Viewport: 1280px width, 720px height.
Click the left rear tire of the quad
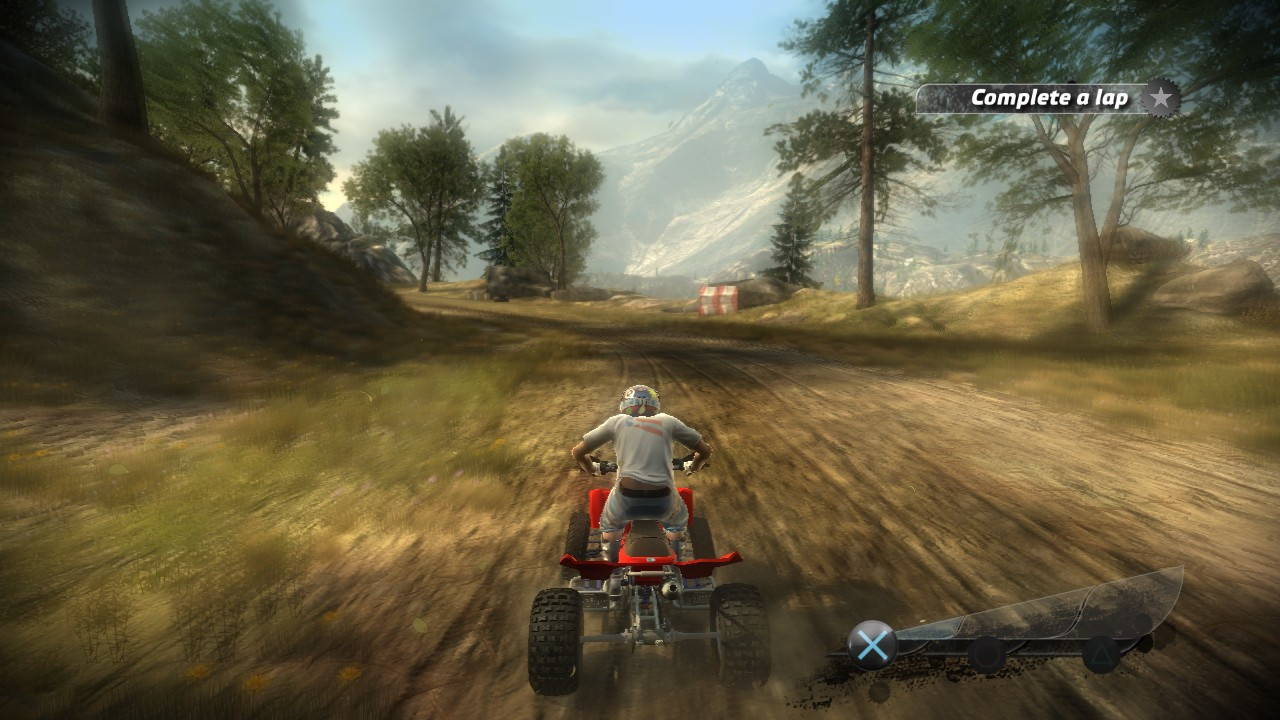pyautogui.click(x=555, y=640)
